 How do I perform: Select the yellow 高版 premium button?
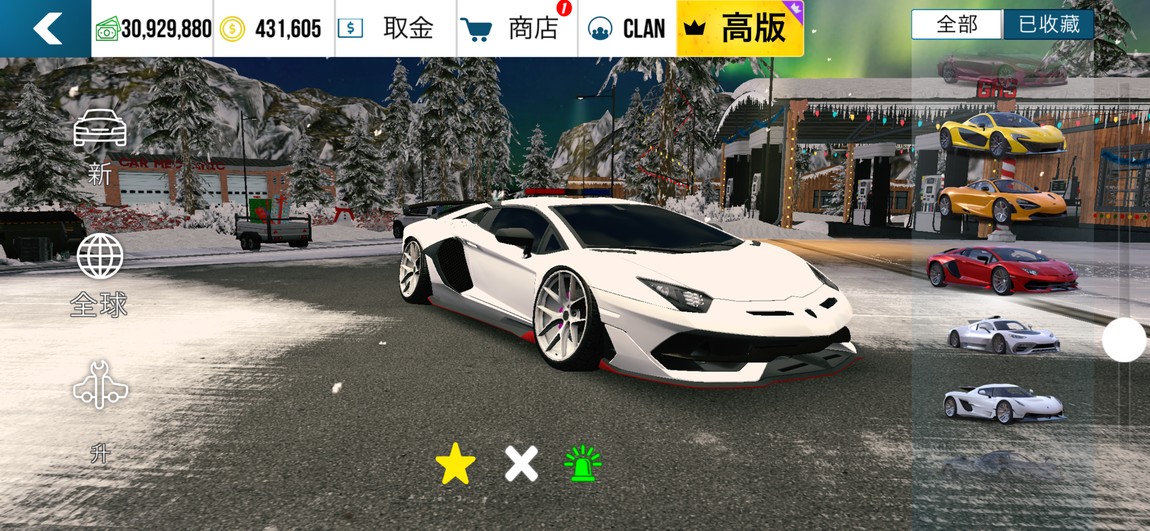pyautogui.click(x=740, y=28)
